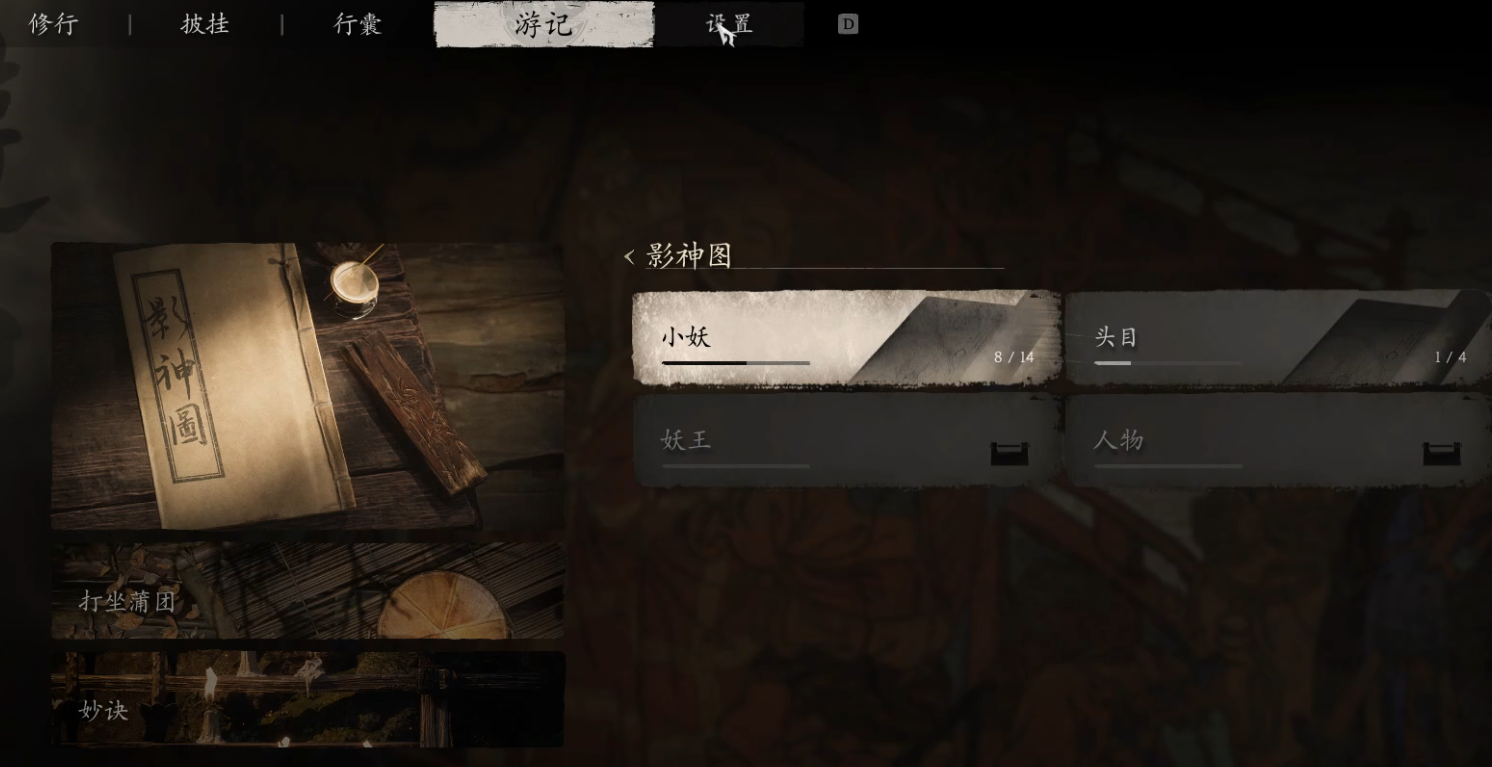This screenshot has width=1492, height=767.
Task: Click the D key prompt icon in top bar
Action: (x=848, y=23)
